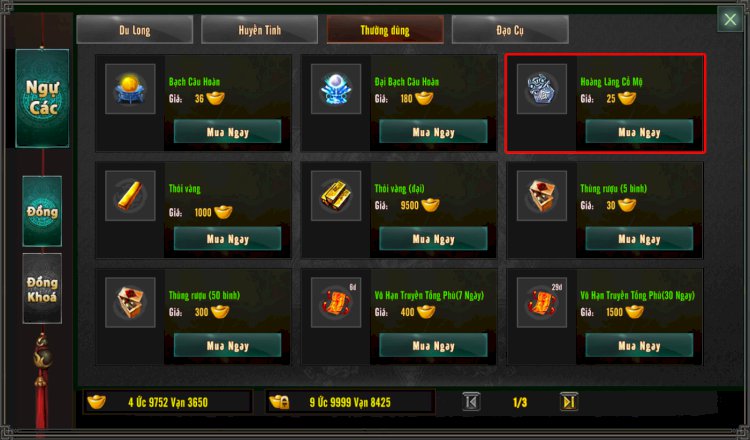Buy Hoàng Lăng Cổ Mộ item

[x=639, y=132]
